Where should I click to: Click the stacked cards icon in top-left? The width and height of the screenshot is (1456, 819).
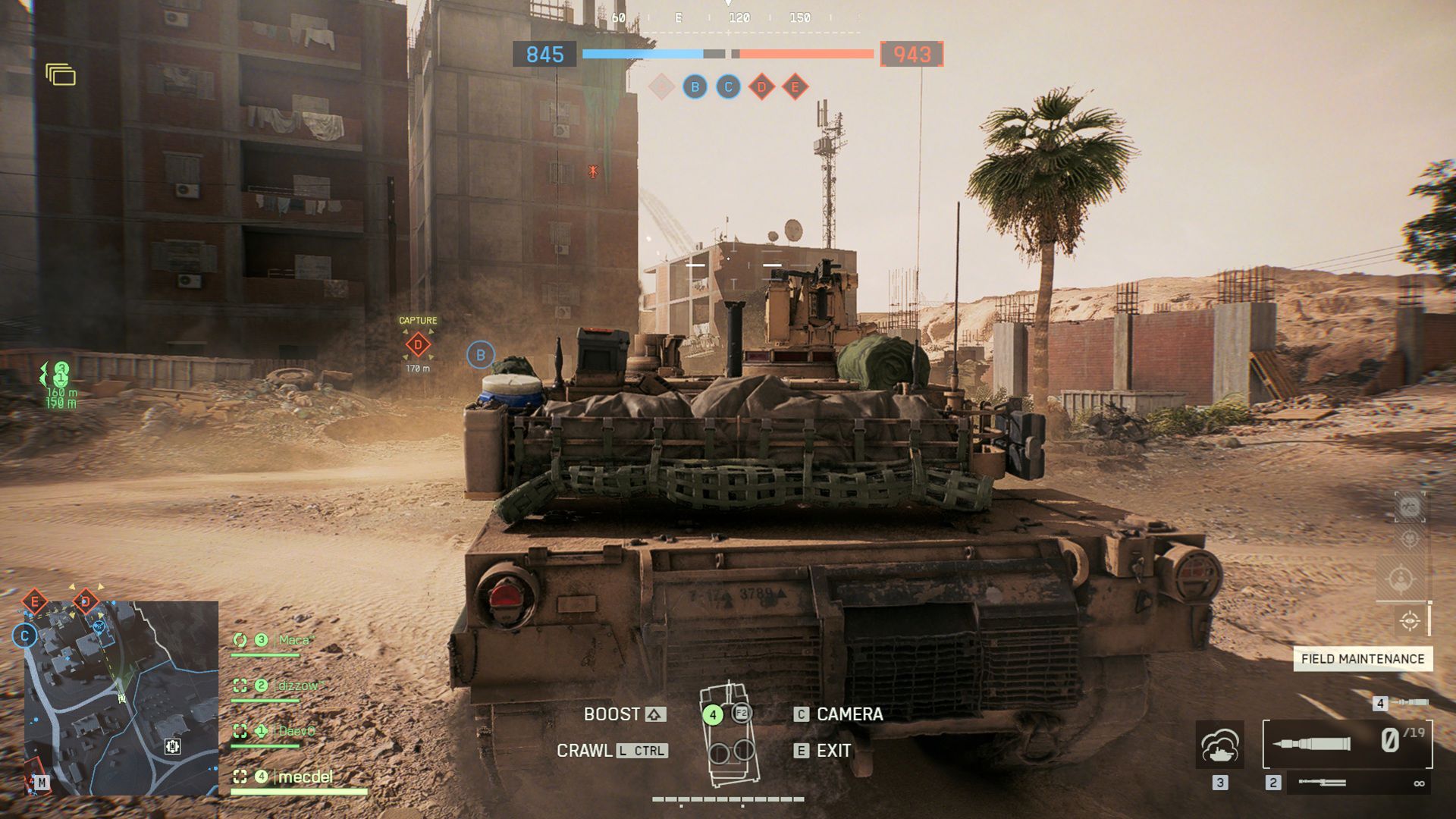click(61, 74)
